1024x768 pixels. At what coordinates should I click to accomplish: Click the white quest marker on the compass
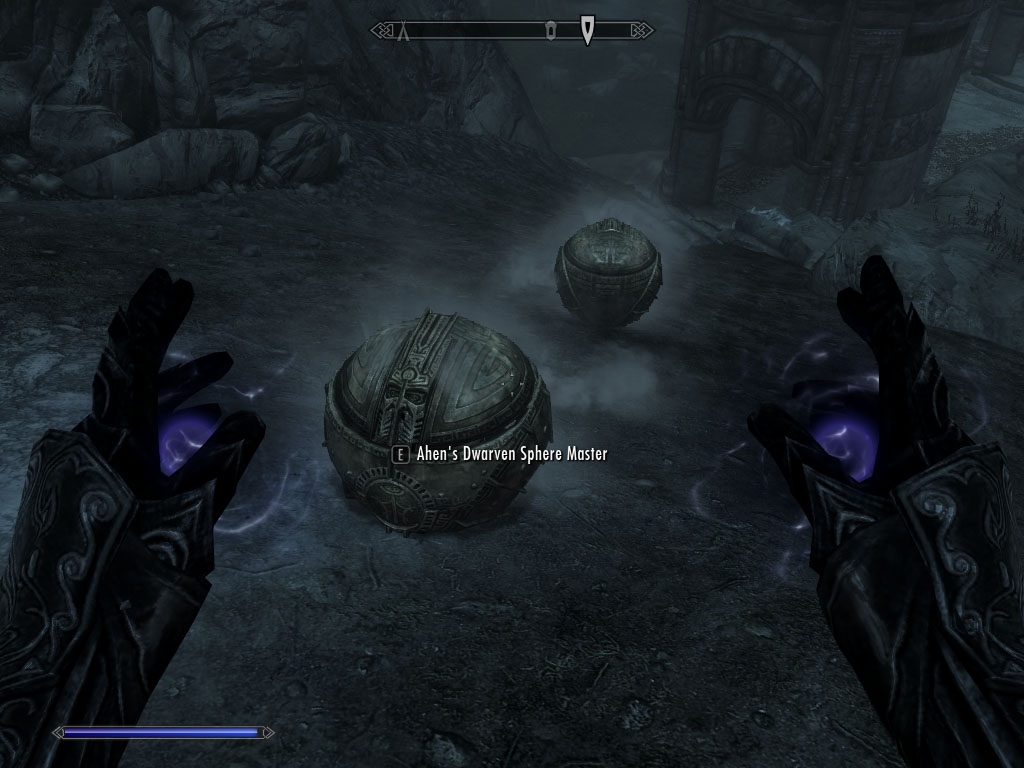587,31
